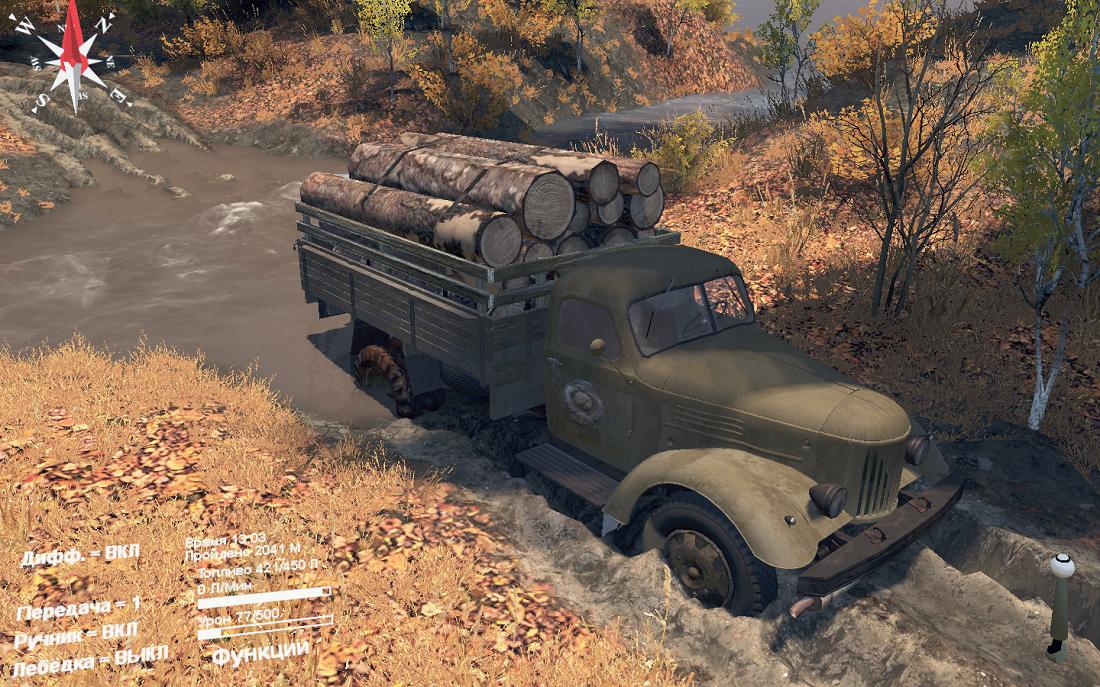Switch on the Лебедка winch
1100x687 pixels.
point(90,659)
